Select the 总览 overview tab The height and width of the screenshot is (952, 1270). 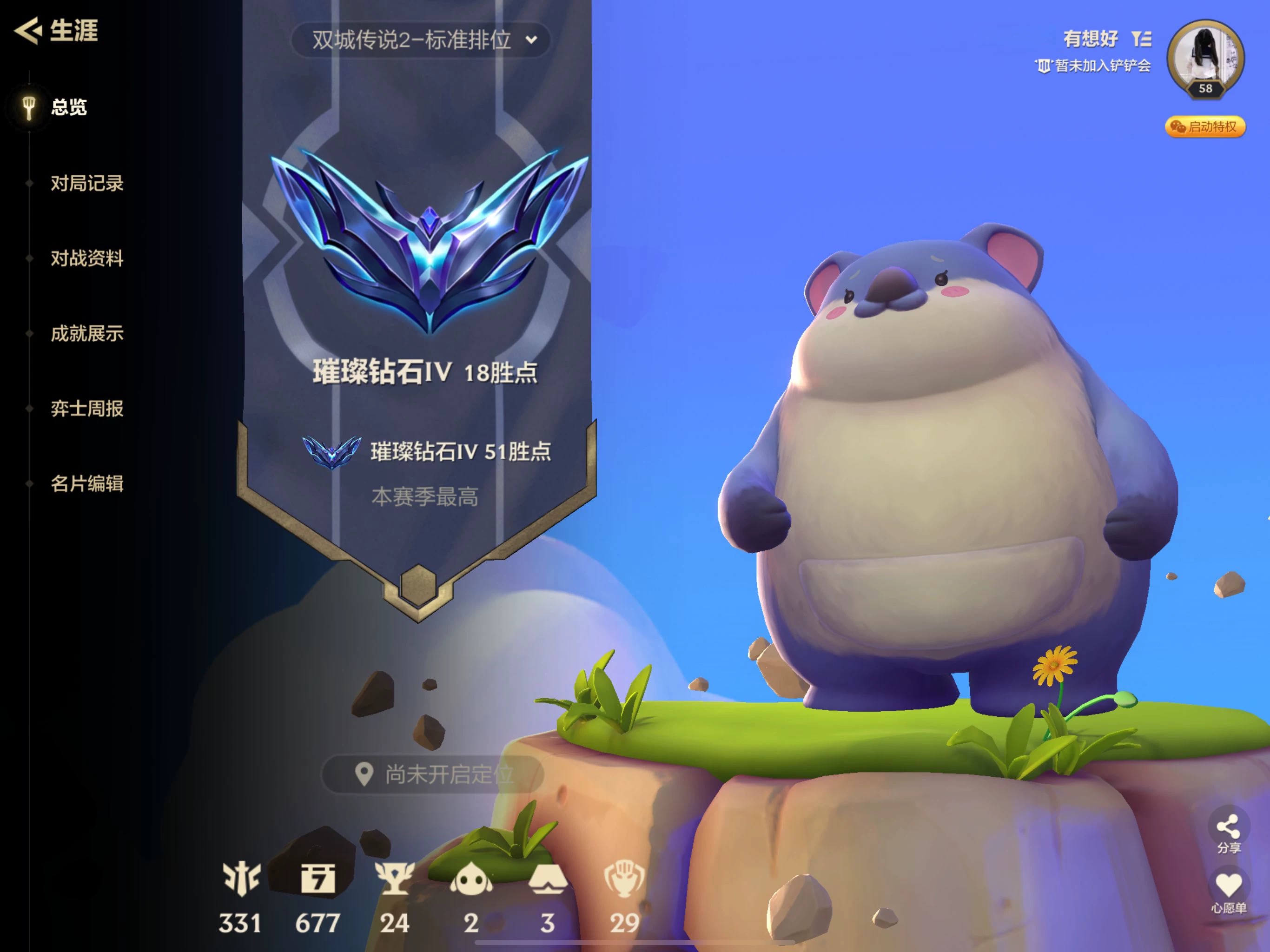click(68, 107)
